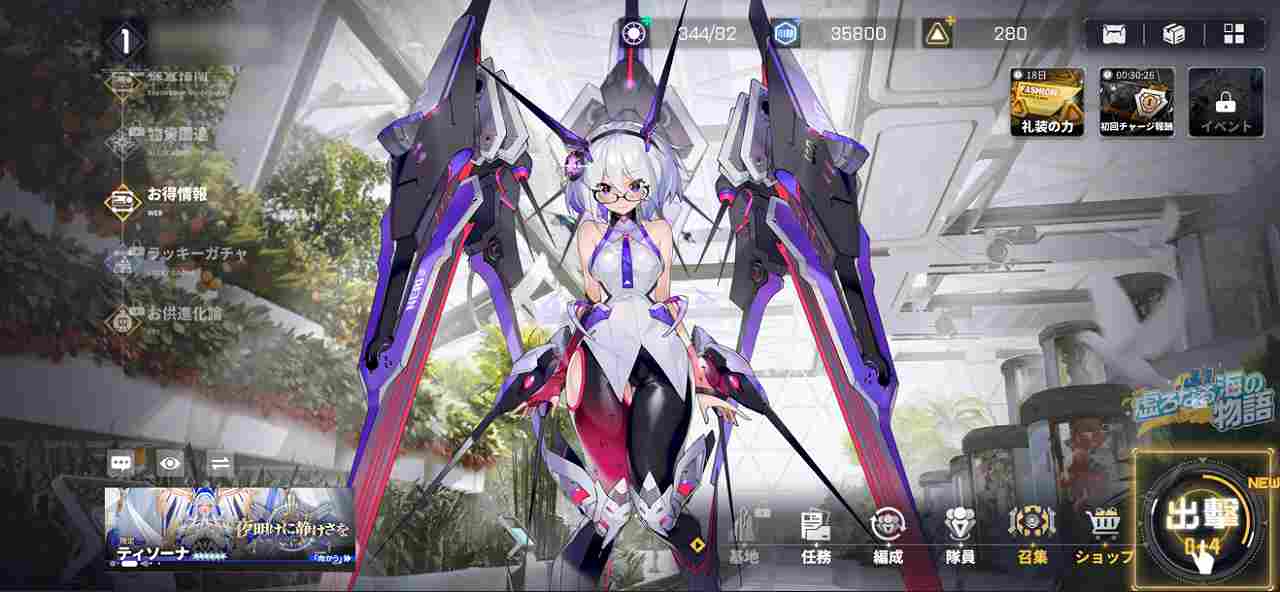
Task: Open the 礼装の力 fashion event tile
Action: [1047, 102]
